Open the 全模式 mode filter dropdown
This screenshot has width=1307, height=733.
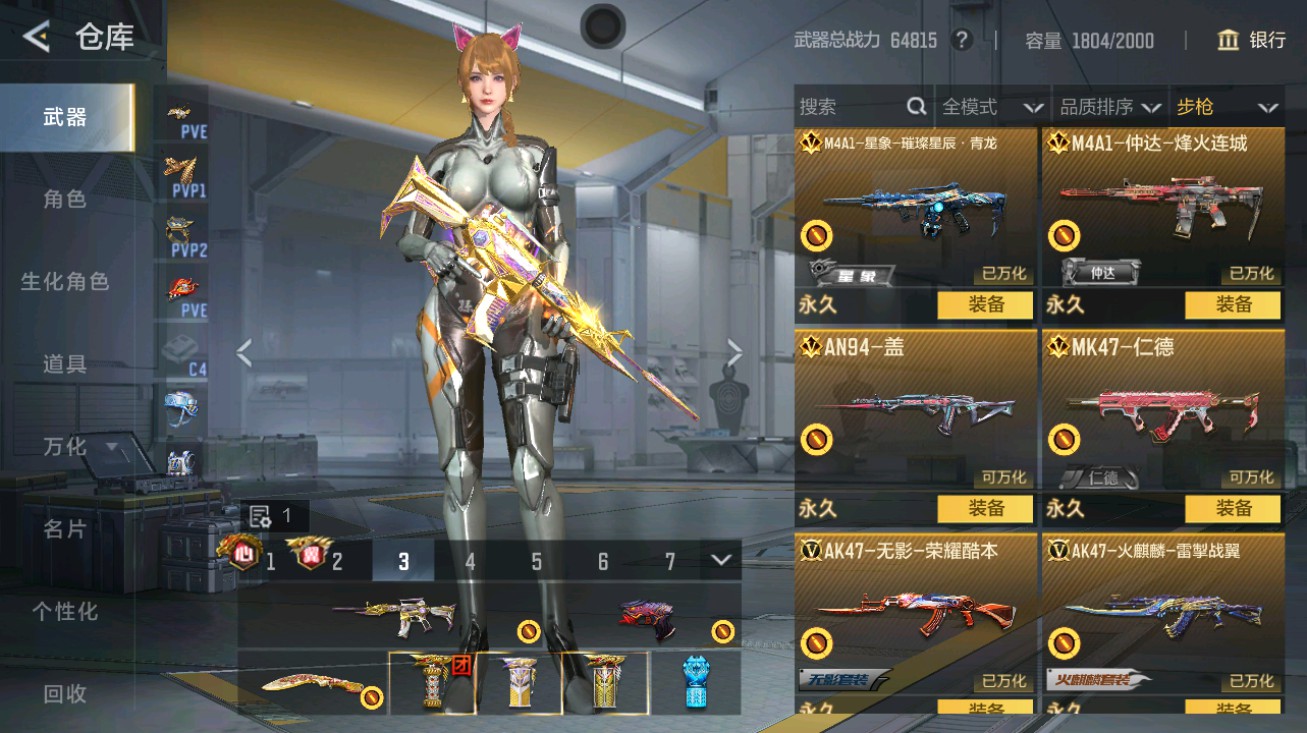990,107
